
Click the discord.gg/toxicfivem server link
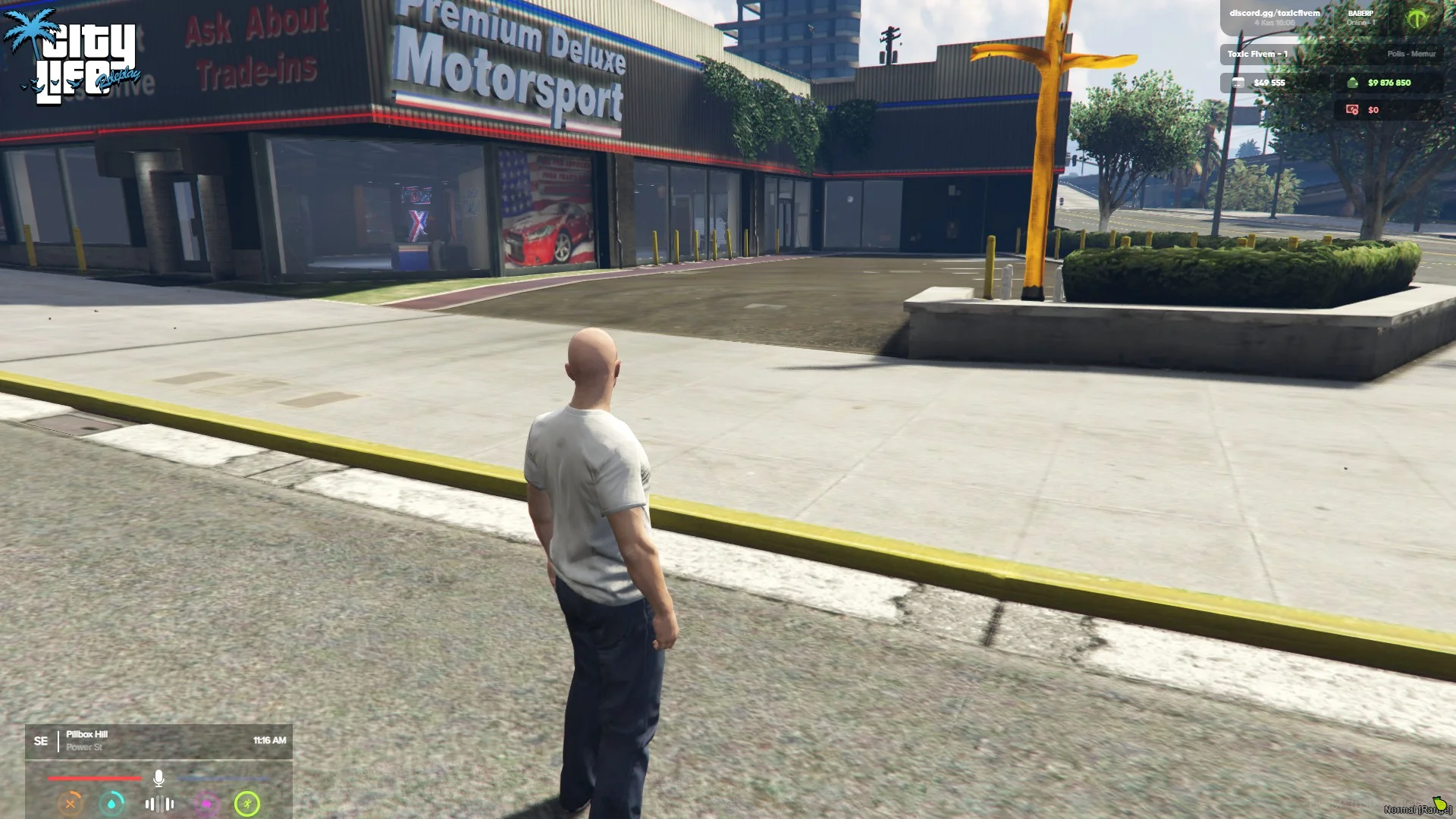click(x=1274, y=14)
